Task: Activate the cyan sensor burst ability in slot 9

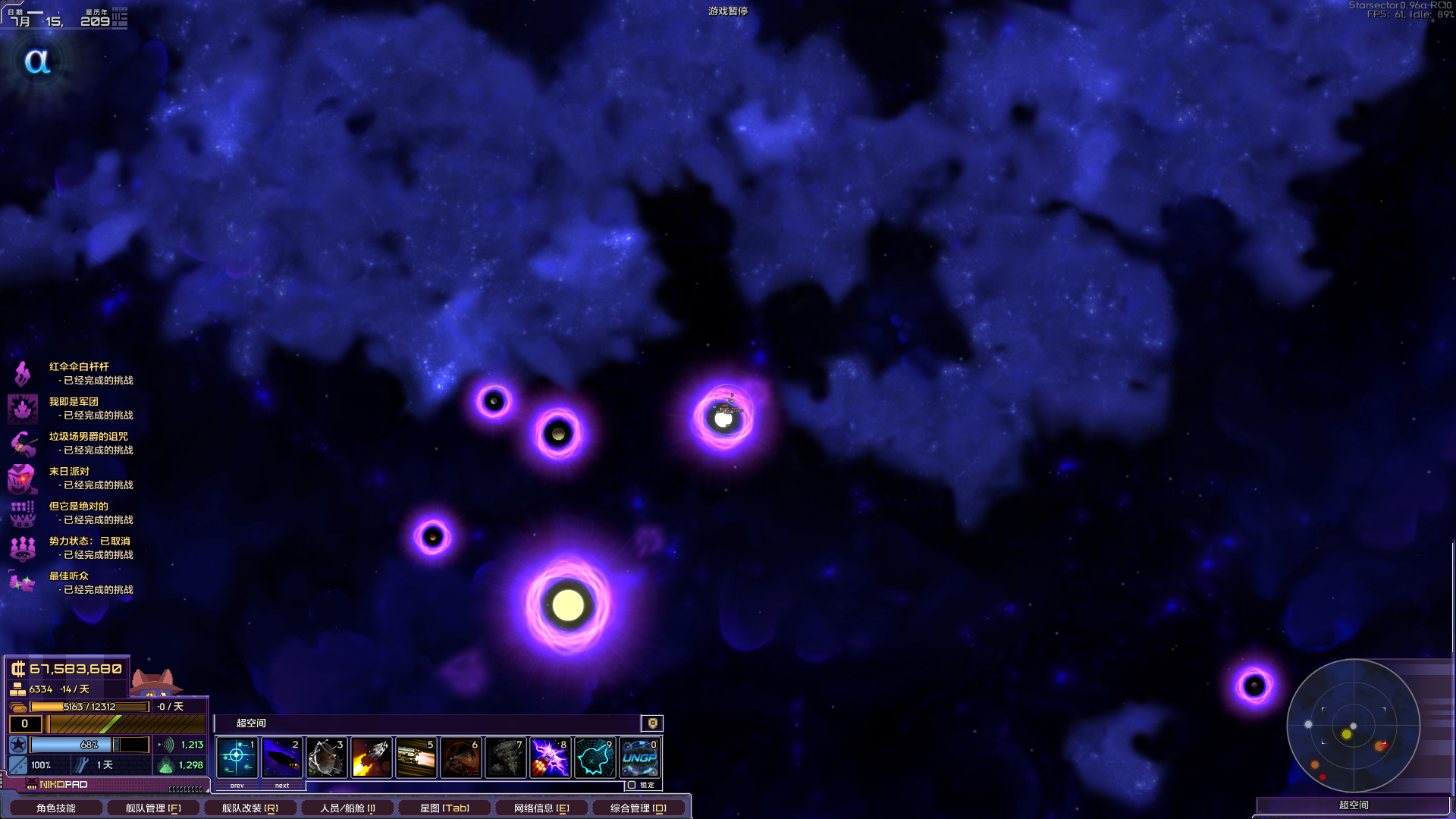Action: [x=595, y=757]
